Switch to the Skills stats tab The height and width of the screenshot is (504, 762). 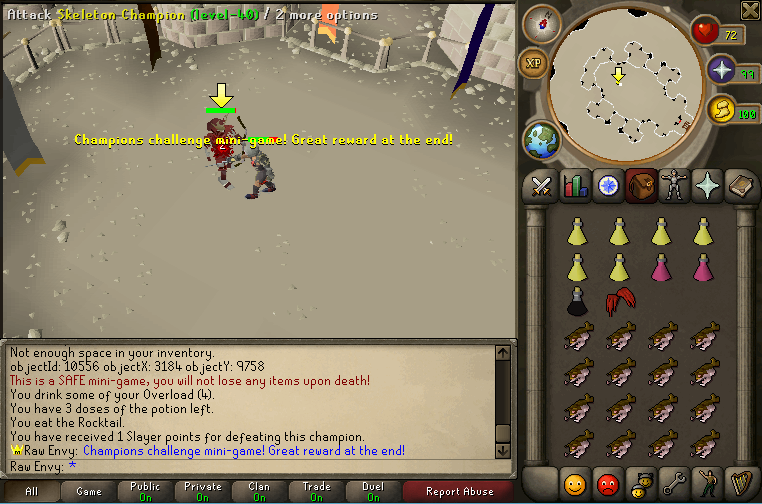[574, 186]
